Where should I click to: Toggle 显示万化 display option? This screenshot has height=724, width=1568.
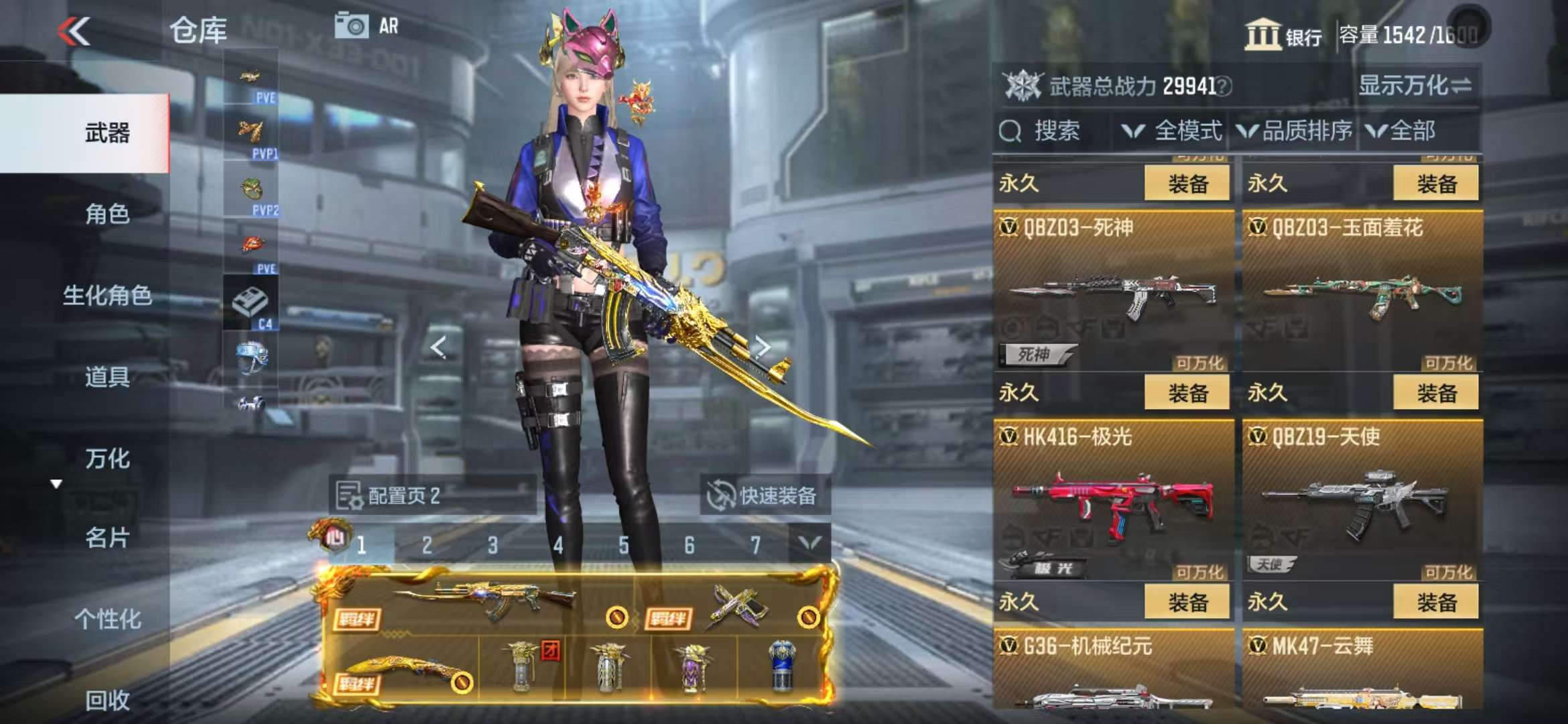(1414, 86)
